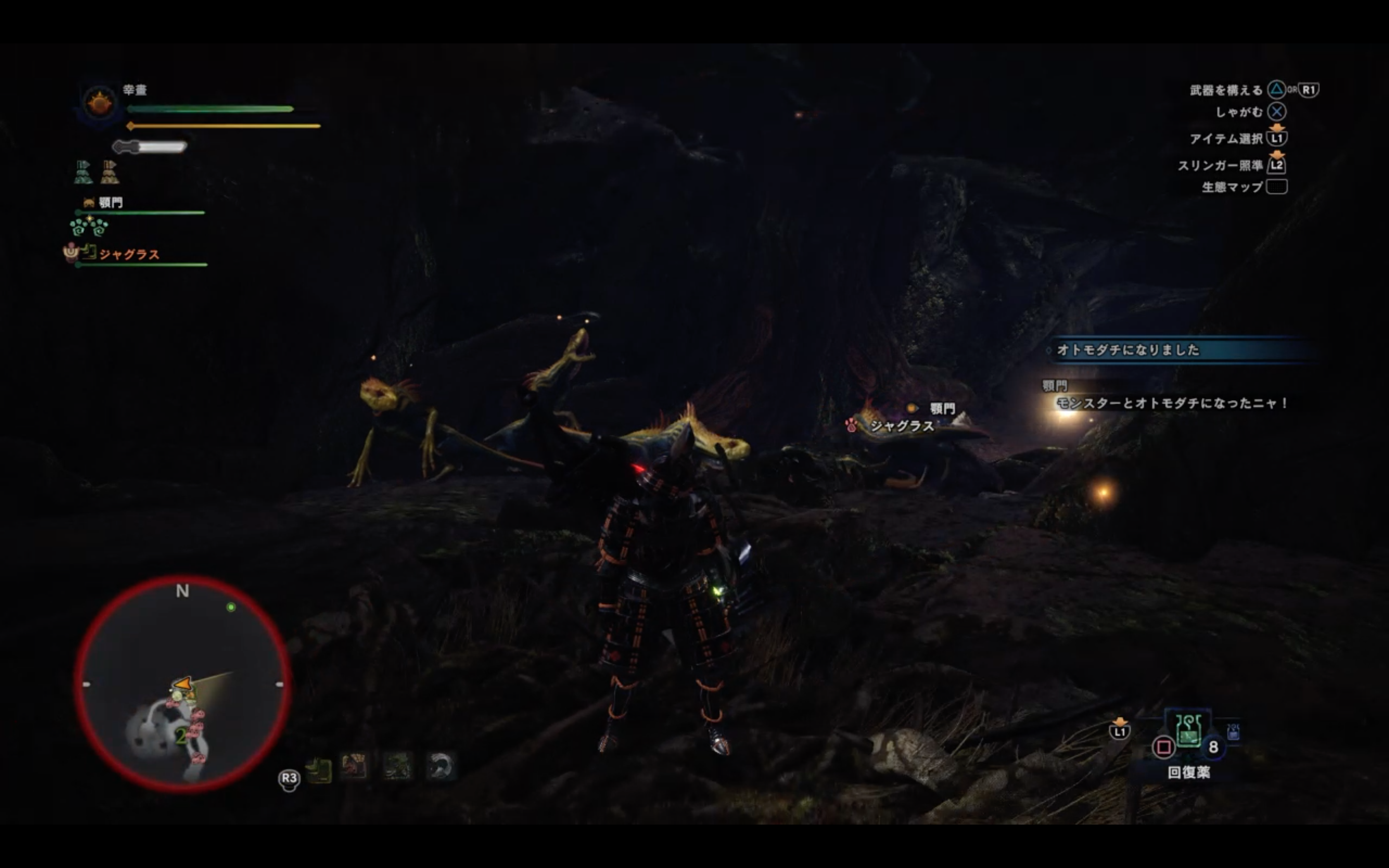Screen dimensions: 1389x868
Task: Select the Palico 顎門 name entry in the party list
Action: [x=110, y=202]
